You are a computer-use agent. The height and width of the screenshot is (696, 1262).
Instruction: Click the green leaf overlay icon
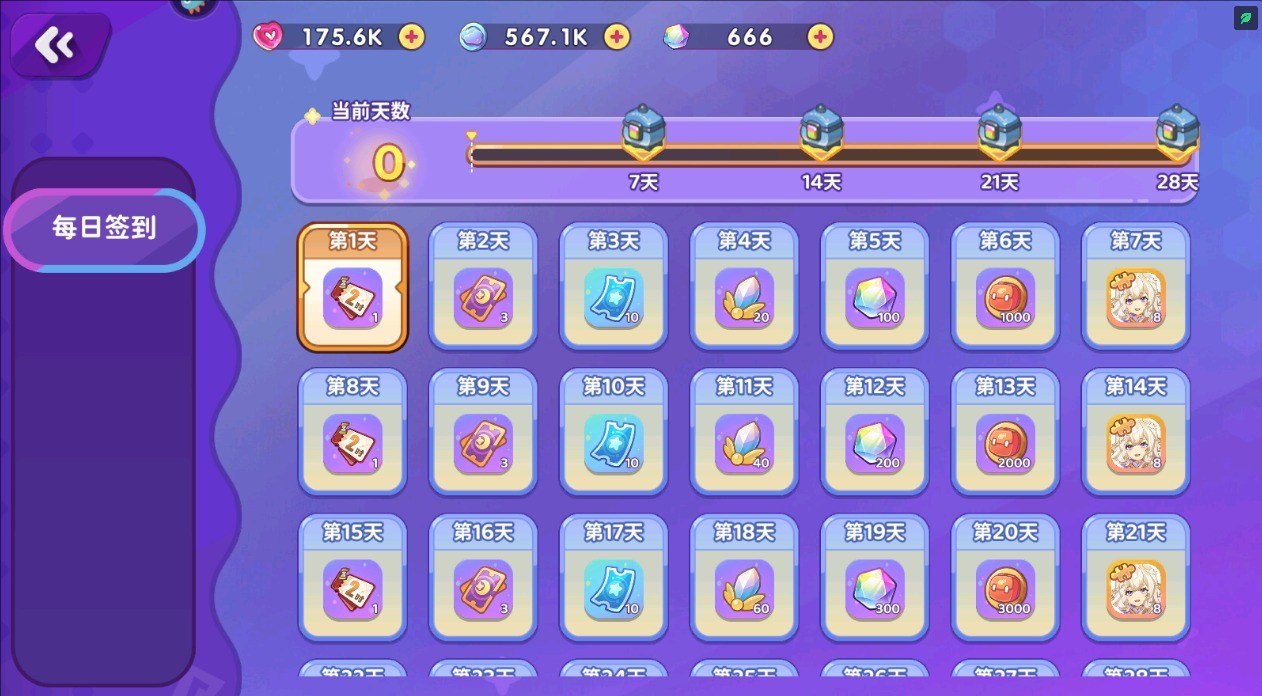click(1245, 18)
